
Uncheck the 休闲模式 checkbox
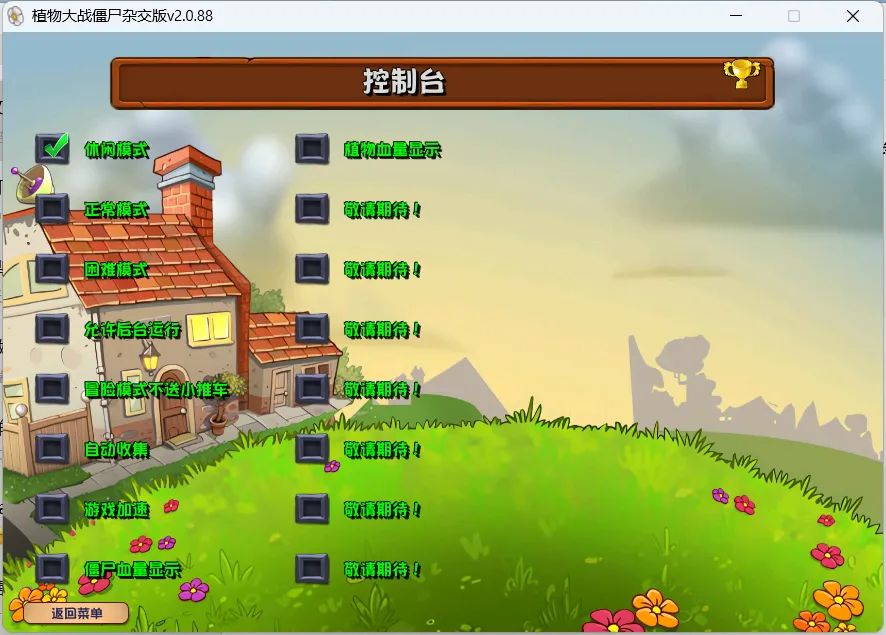point(53,149)
